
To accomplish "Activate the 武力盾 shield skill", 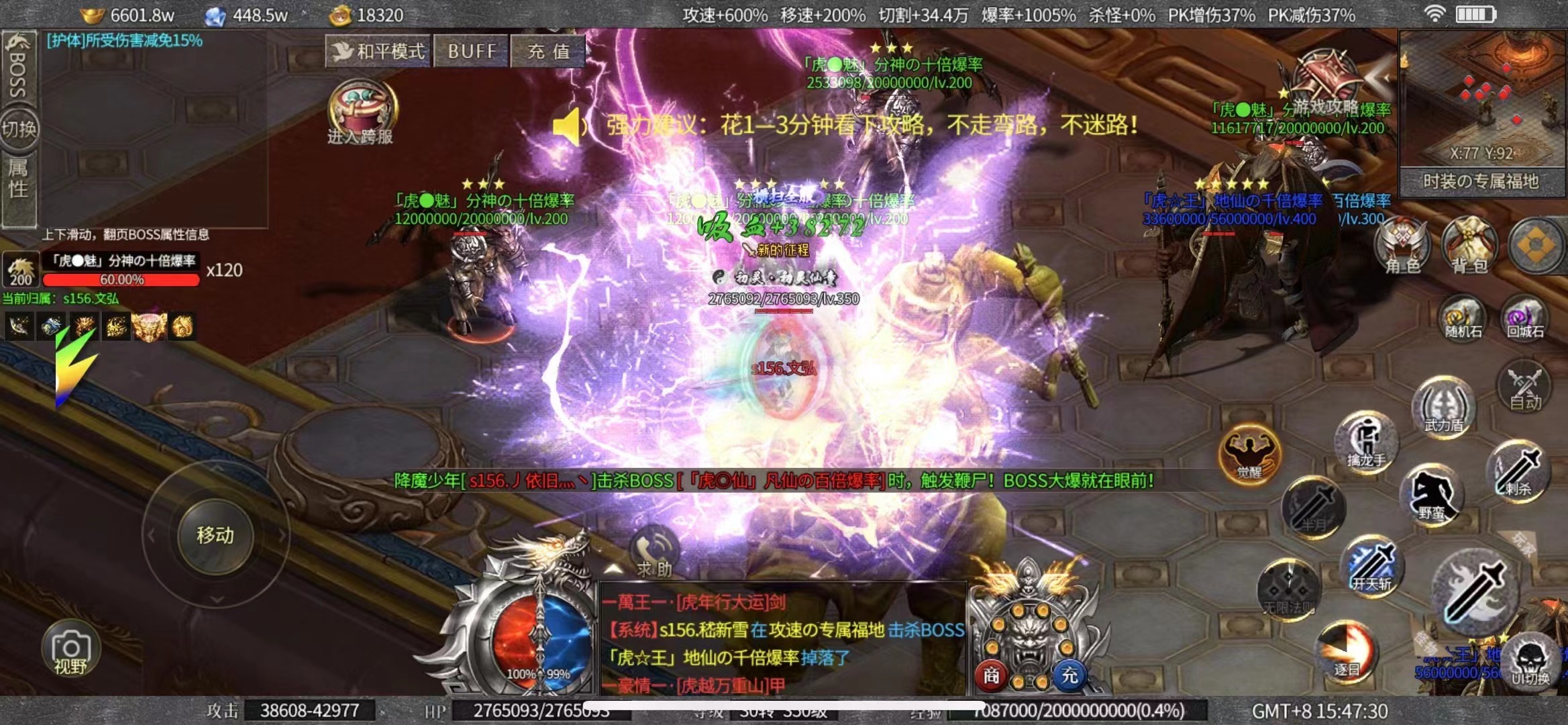I will 1444,407.
